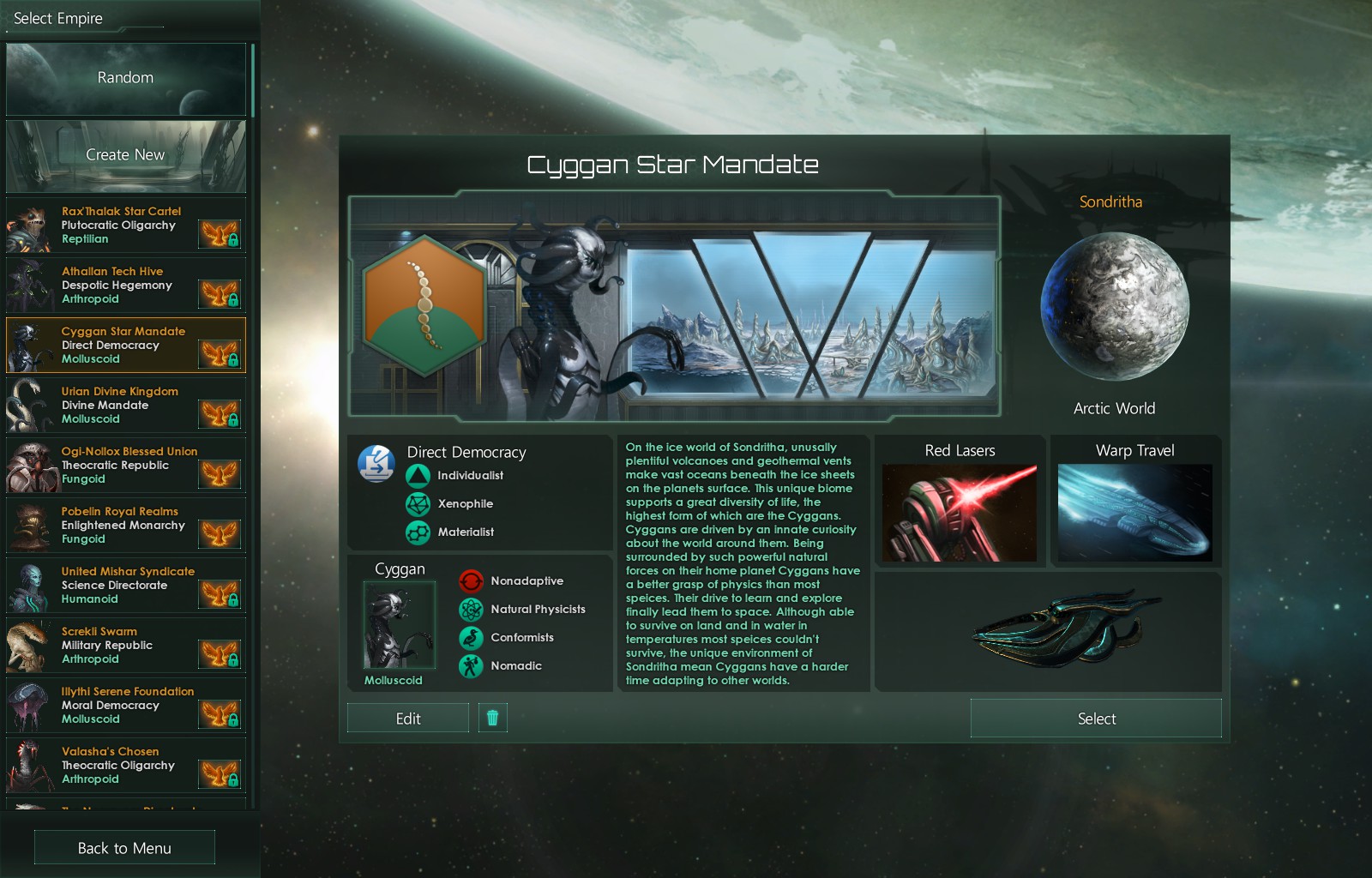Edit the Cyggan Star Mandate empire

pyautogui.click(x=408, y=719)
